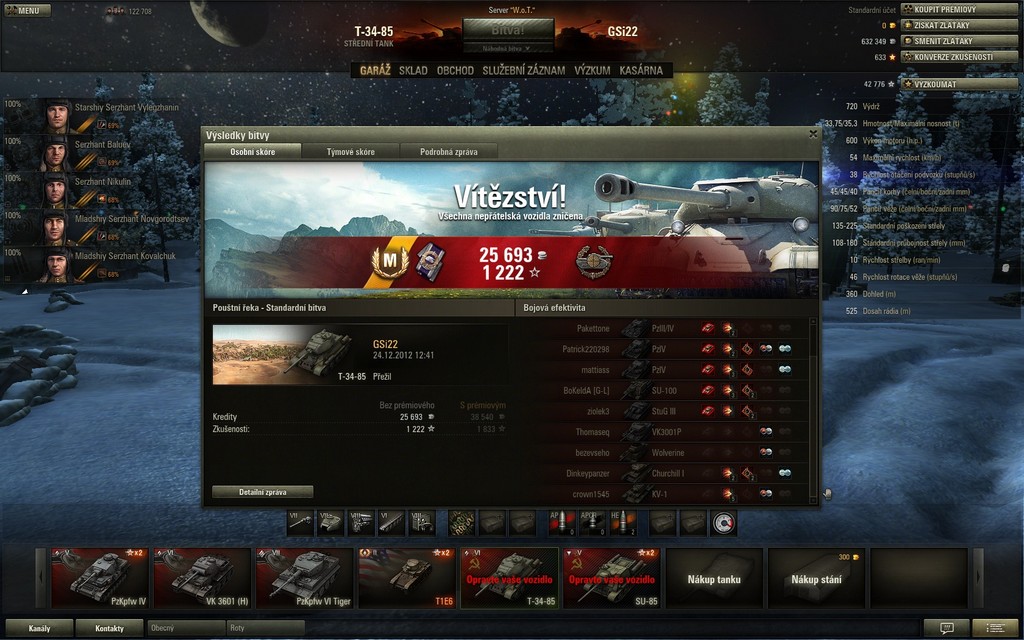Open the Sklad section
This screenshot has height=640, width=1024.
[x=413, y=71]
